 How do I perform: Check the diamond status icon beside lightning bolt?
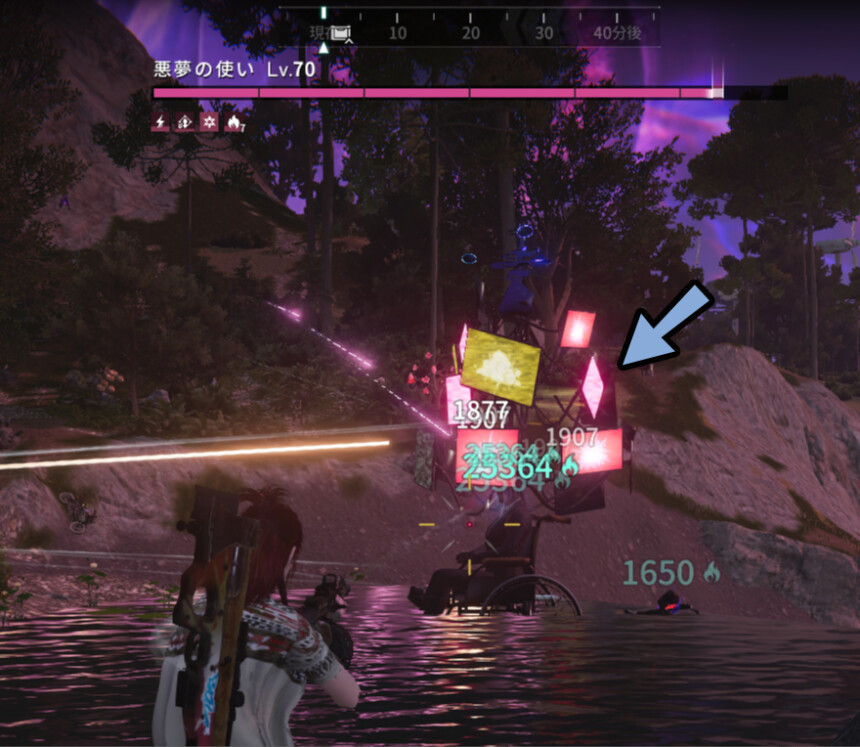click(185, 122)
